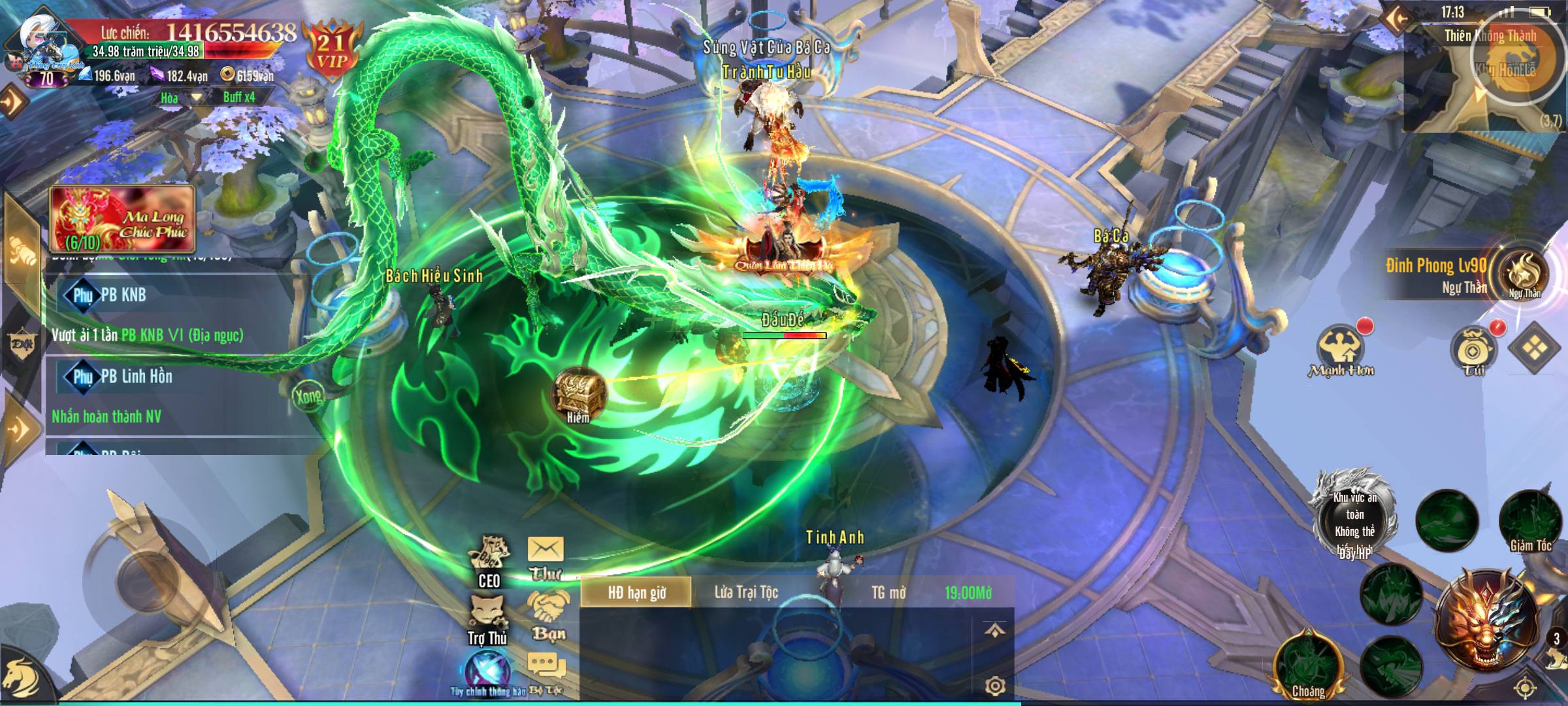This screenshot has width=1568, height=706.
Task: Open the Hòa combat mode dropdown
Action: click(x=180, y=98)
